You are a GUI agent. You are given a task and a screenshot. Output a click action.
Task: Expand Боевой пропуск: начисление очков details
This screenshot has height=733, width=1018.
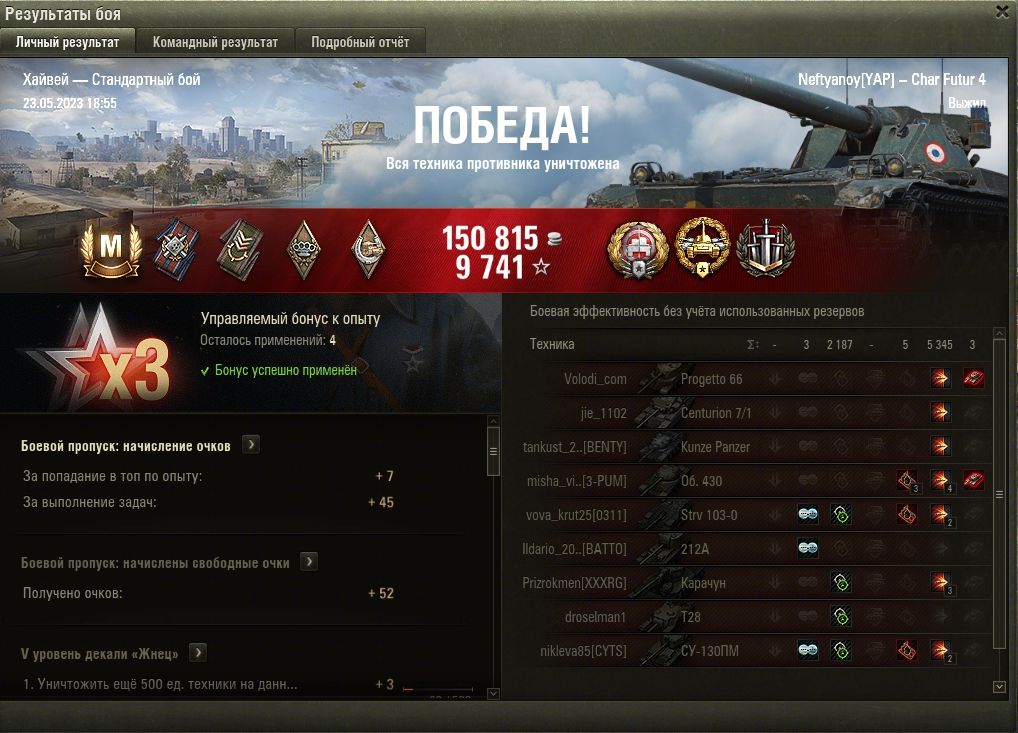pos(251,445)
